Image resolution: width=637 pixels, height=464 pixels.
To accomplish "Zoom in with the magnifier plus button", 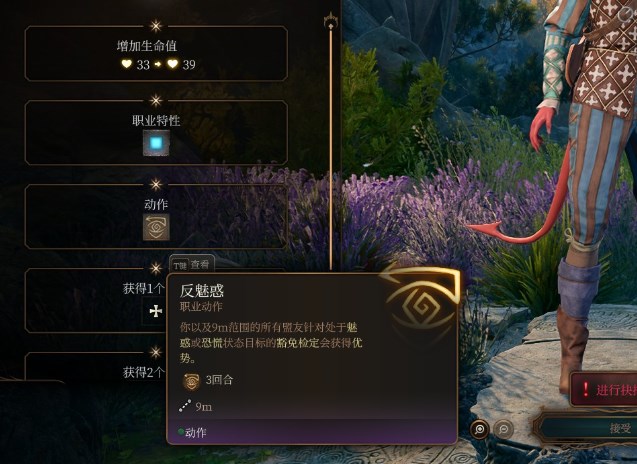I will click(480, 429).
